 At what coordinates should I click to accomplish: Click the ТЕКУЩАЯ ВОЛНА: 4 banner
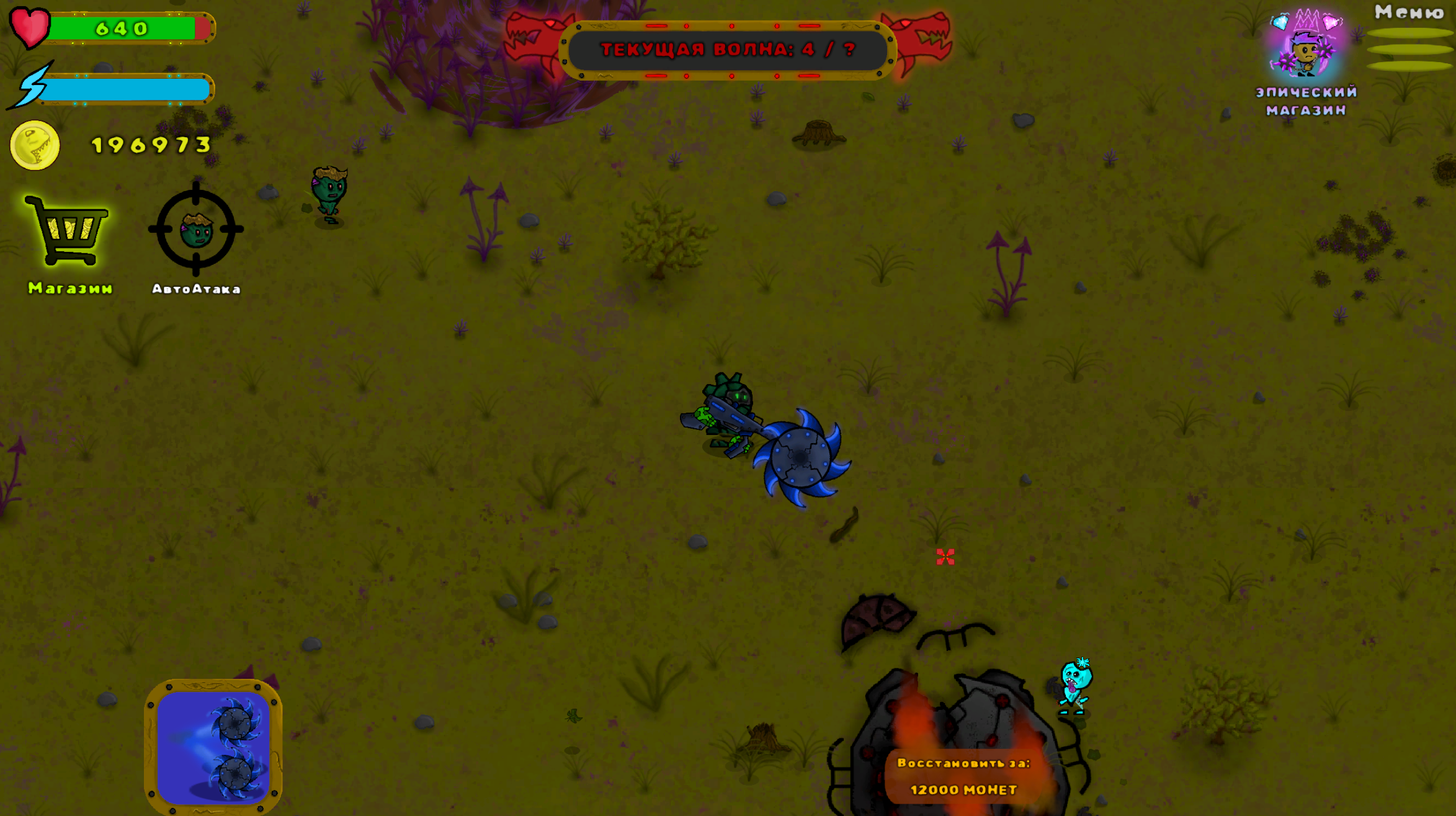[727, 51]
